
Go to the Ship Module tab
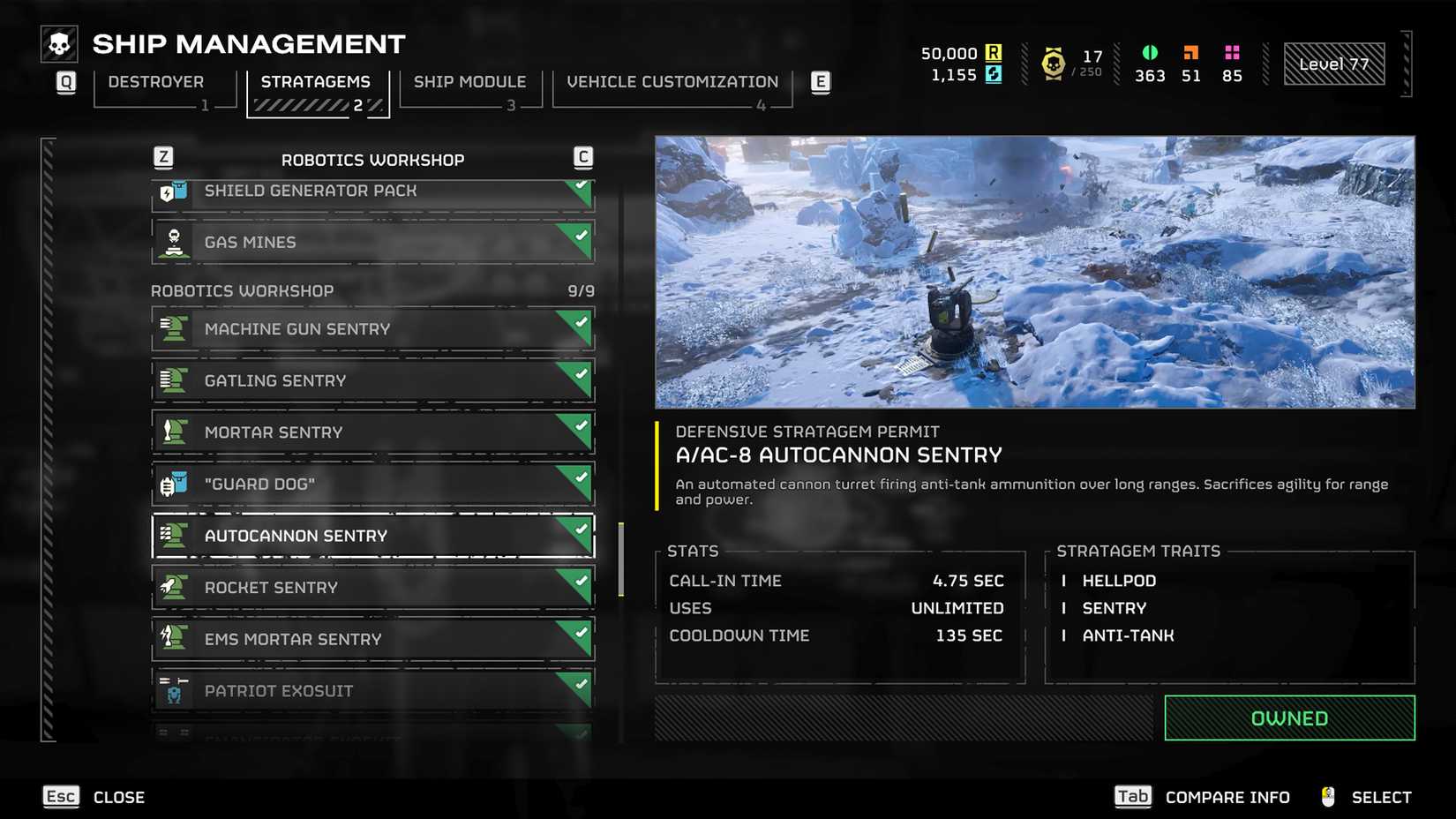[469, 84]
